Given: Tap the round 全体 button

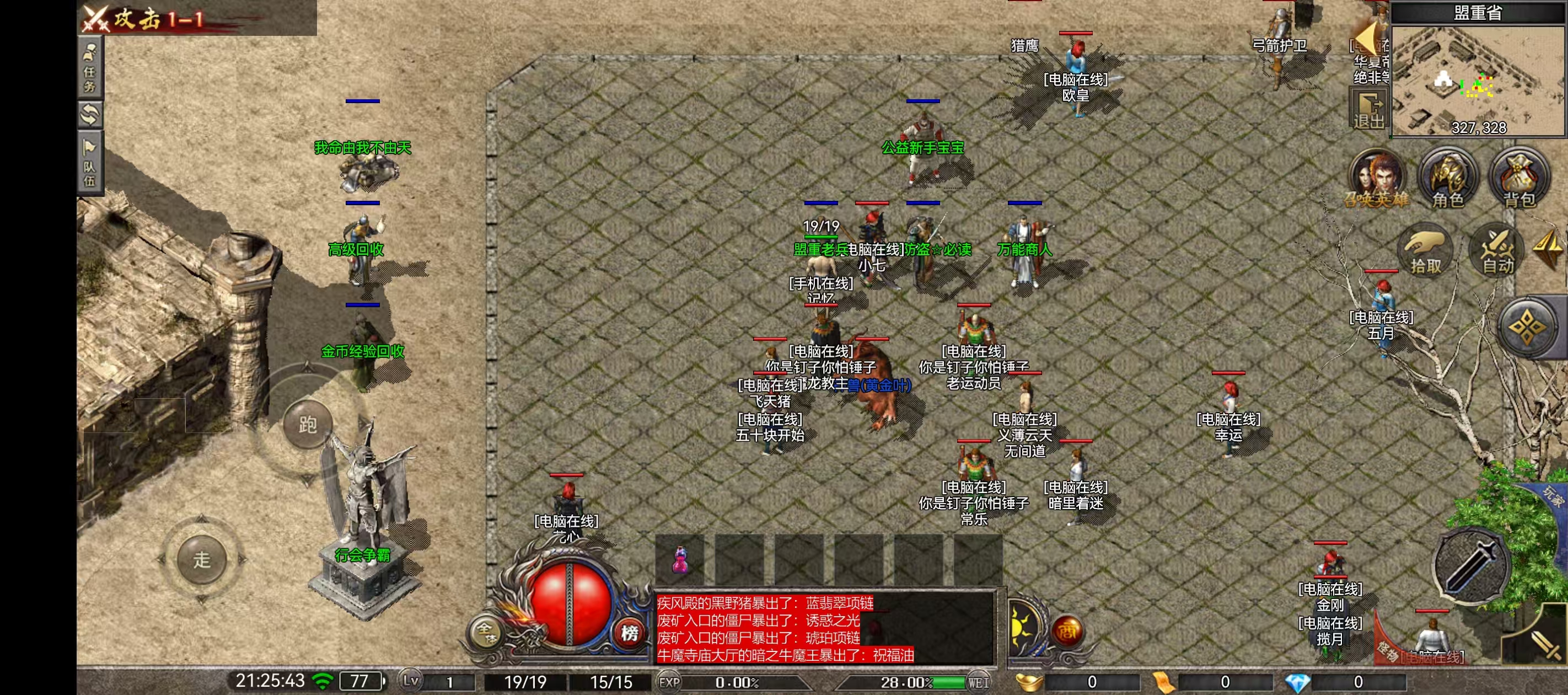Looking at the screenshot, I should tap(485, 632).
